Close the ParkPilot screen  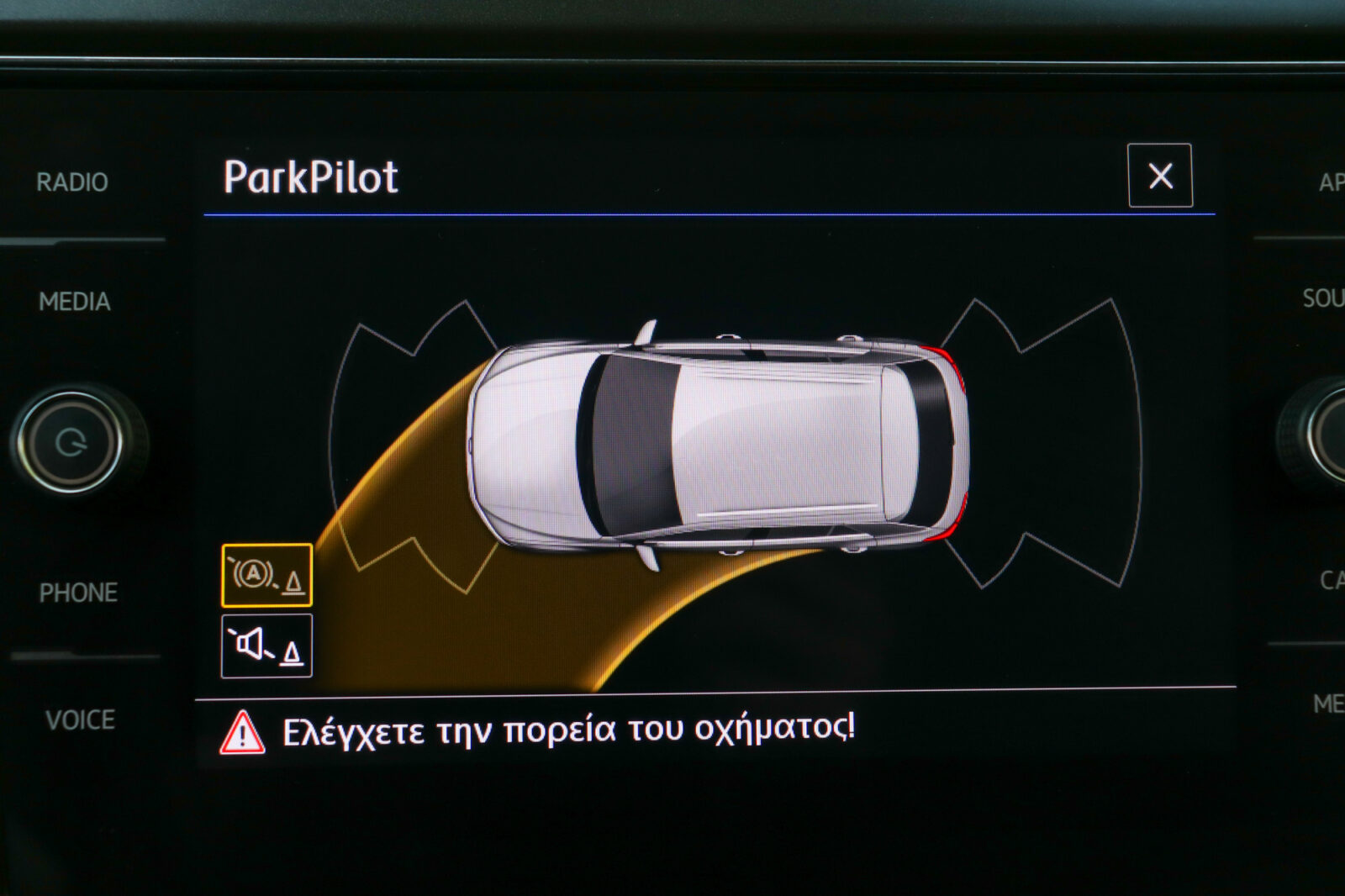1159,176
